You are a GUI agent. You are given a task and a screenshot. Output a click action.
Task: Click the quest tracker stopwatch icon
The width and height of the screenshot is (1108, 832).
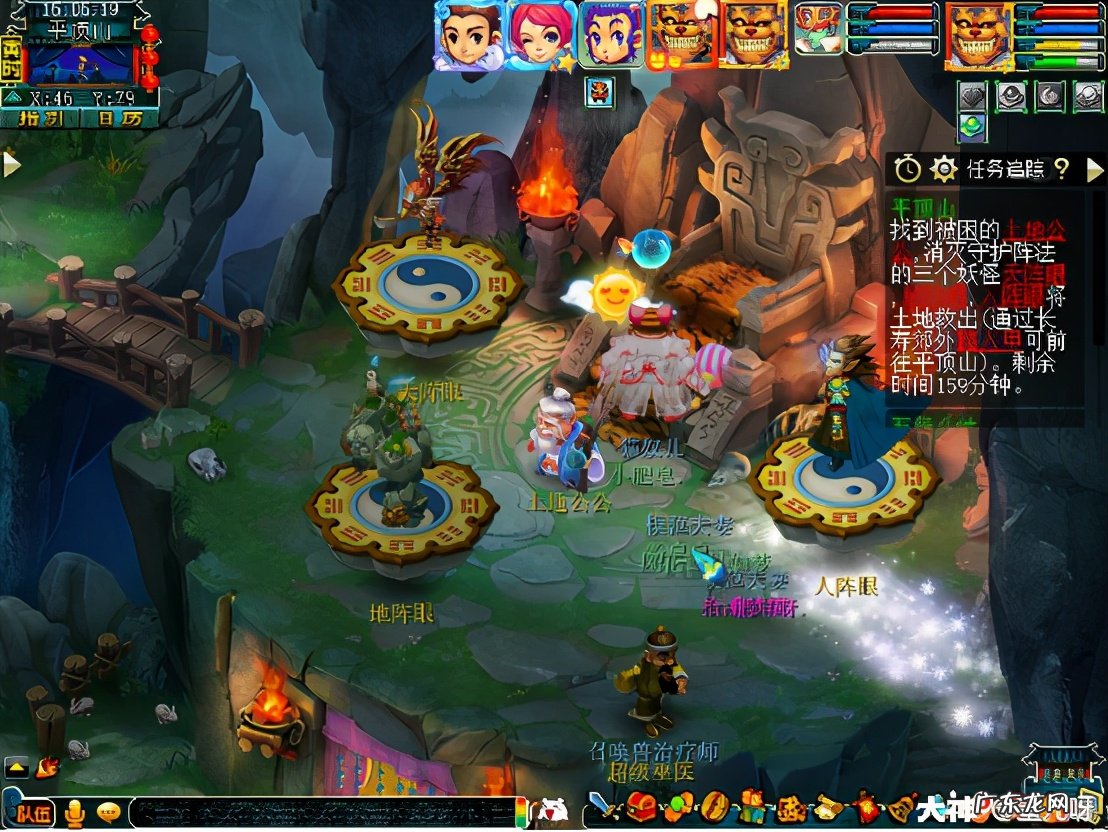point(907,168)
